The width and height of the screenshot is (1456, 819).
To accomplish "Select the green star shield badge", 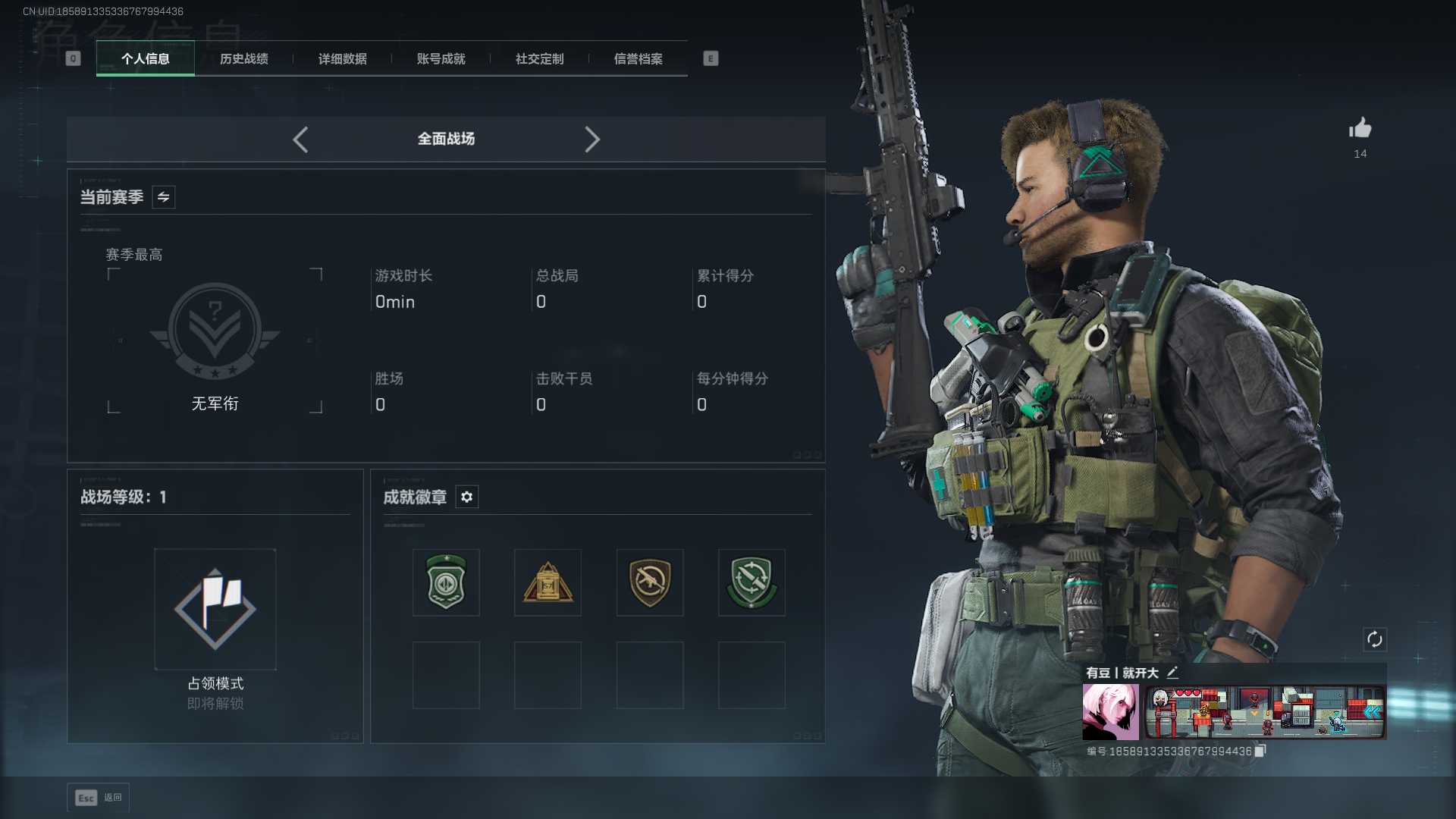I will [446, 582].
